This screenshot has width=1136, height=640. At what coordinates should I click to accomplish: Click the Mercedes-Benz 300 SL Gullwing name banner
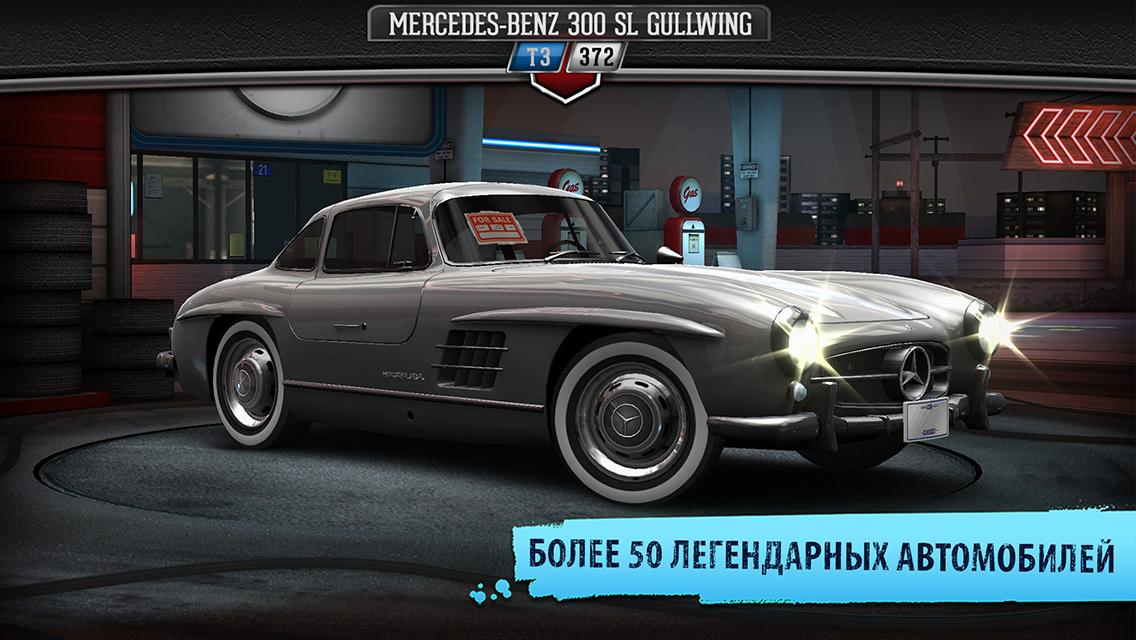click(567, 24)
